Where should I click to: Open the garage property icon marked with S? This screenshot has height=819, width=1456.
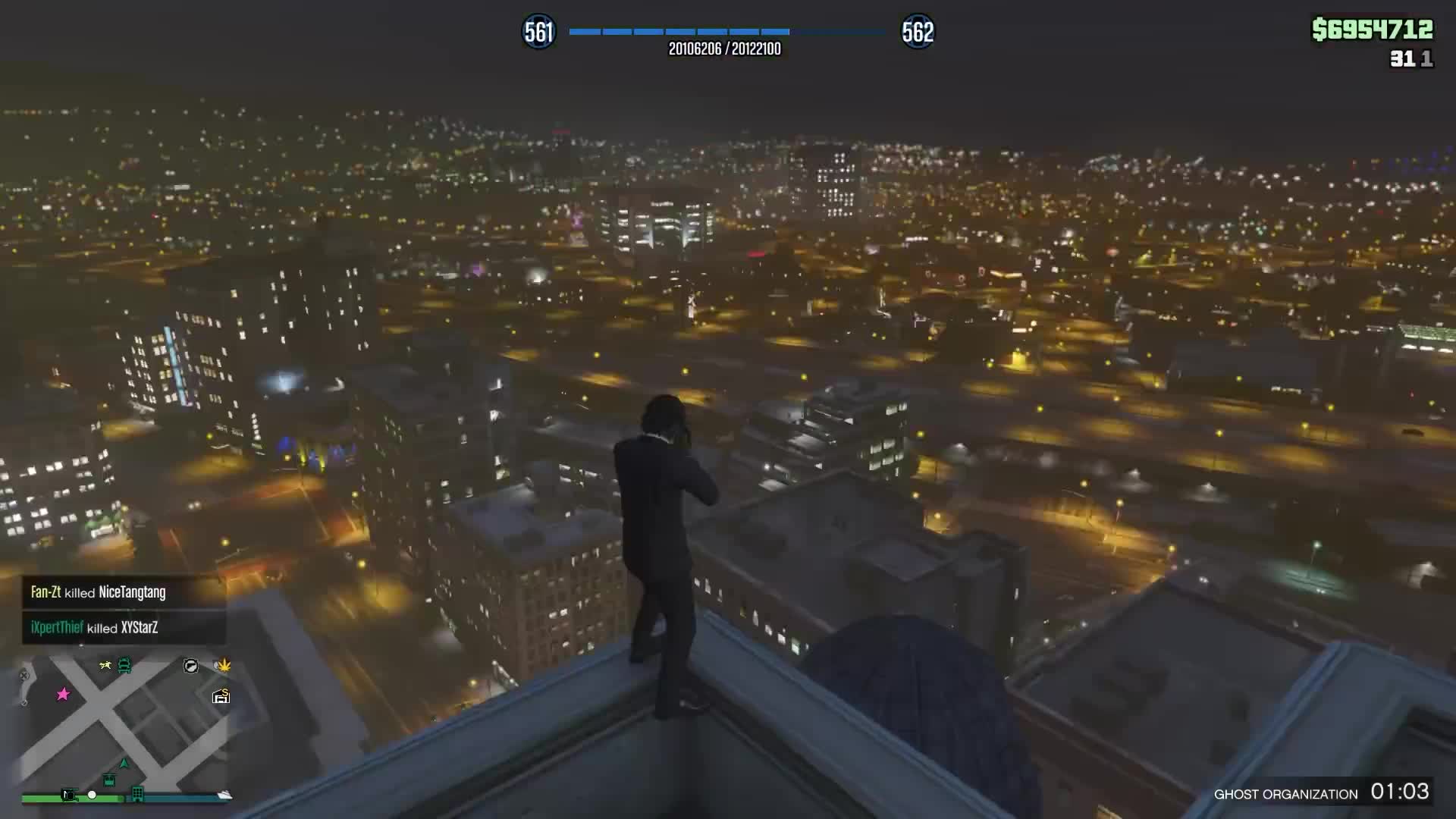coord(221,695)
